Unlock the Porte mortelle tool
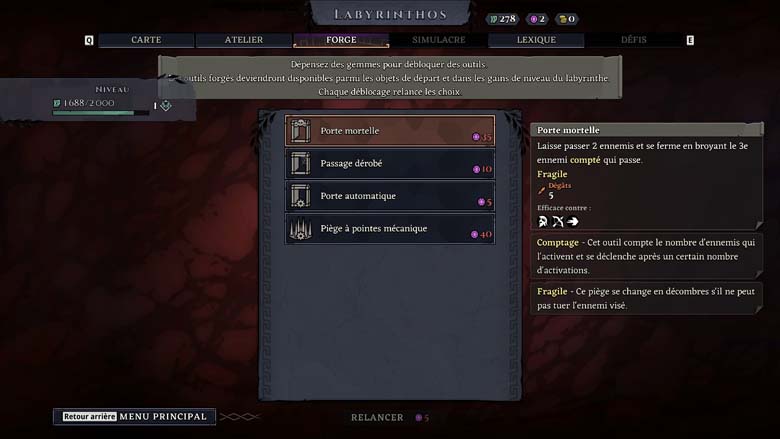This screenshot has height=439, width=780. [x=390, y=131]
